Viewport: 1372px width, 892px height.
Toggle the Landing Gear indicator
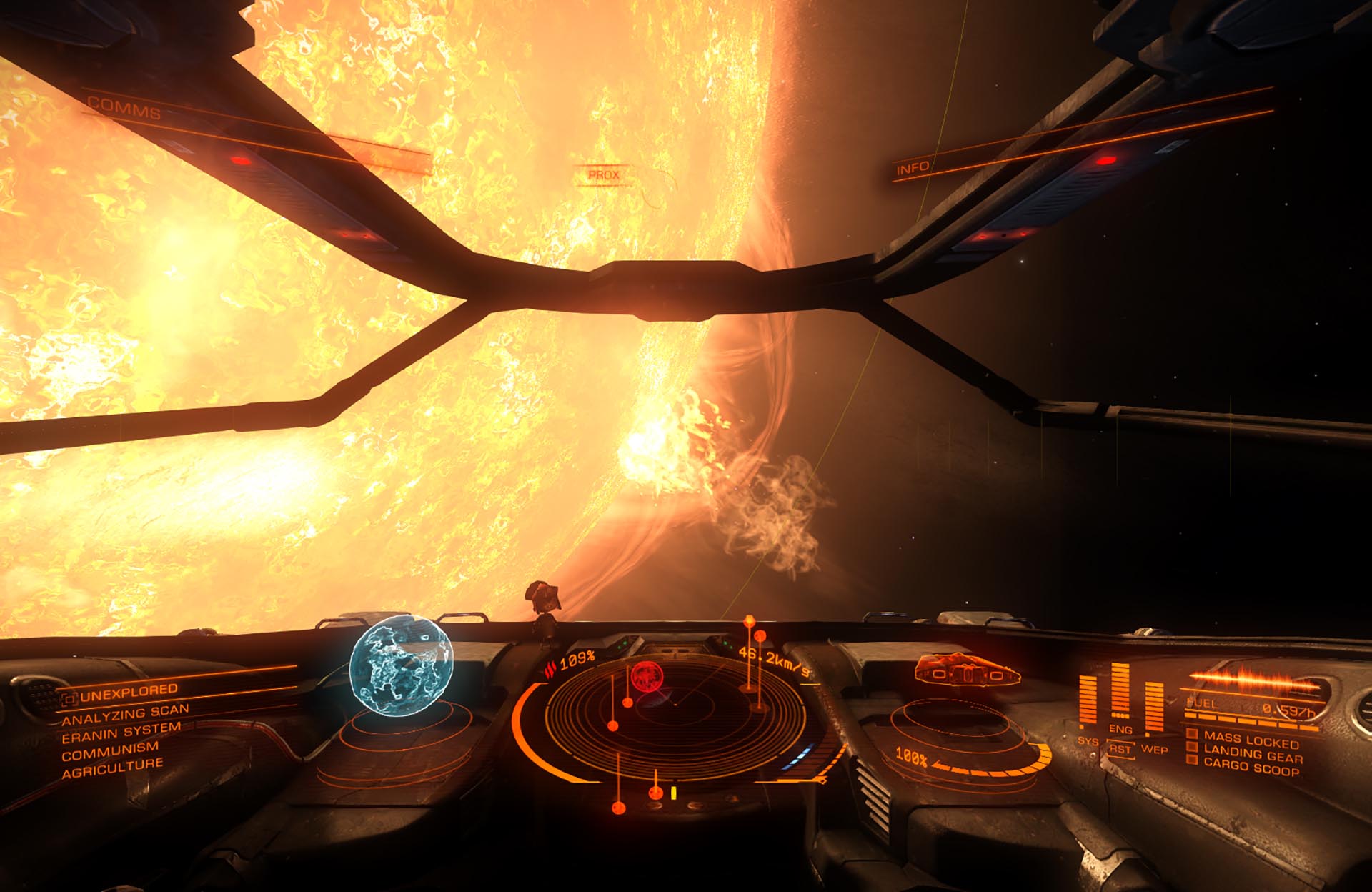tap(1252, 753)
